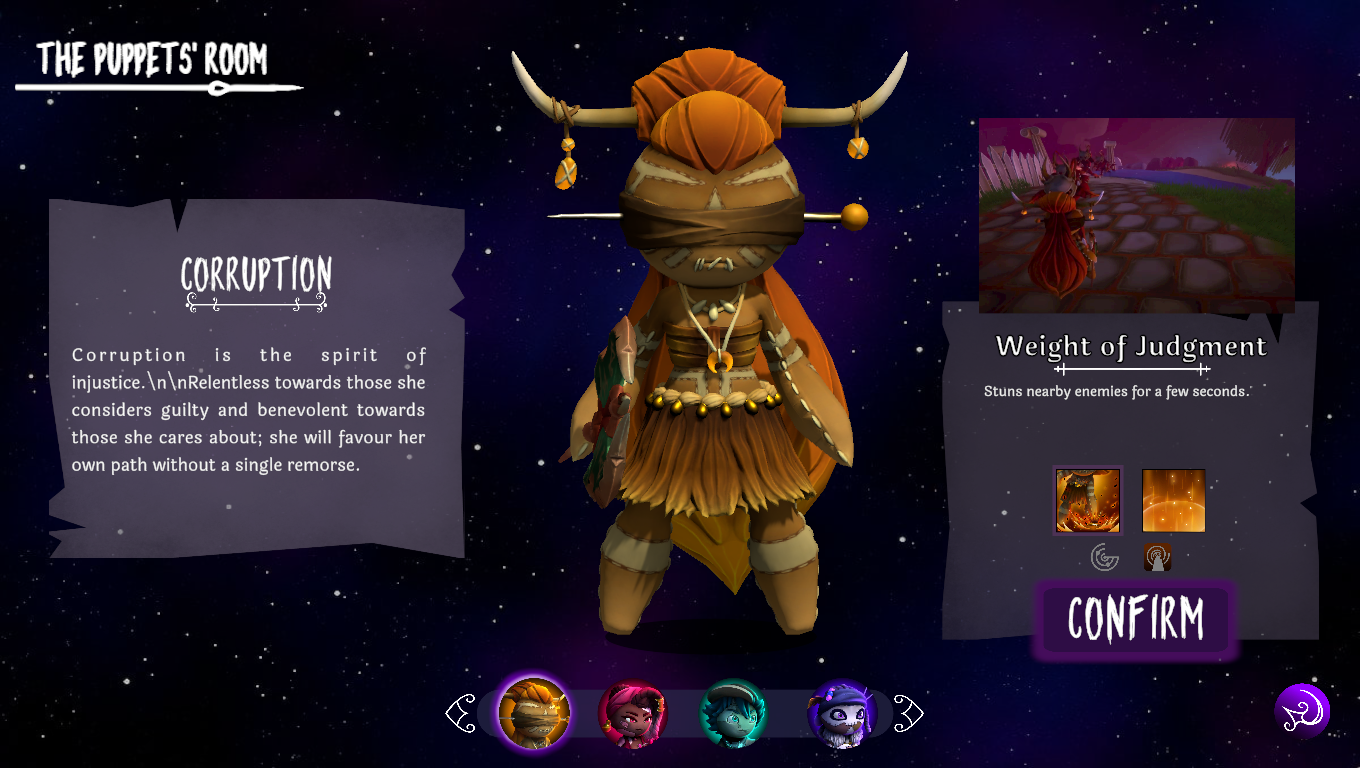Select the golden glowing circle ability icon
This screenshot has width=1360, height=768.
pos(1173,500)
